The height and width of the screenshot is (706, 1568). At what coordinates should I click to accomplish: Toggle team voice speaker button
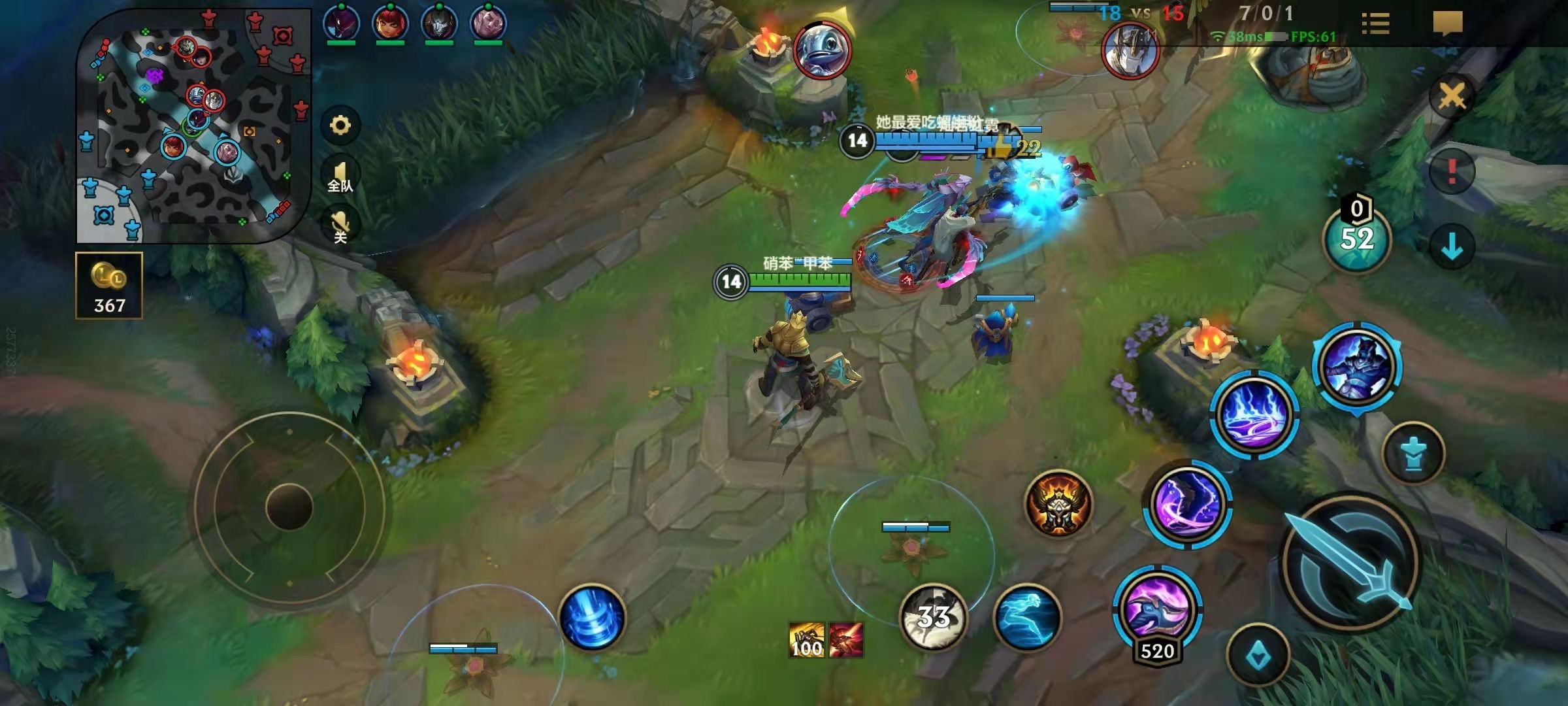coord(340,175)
